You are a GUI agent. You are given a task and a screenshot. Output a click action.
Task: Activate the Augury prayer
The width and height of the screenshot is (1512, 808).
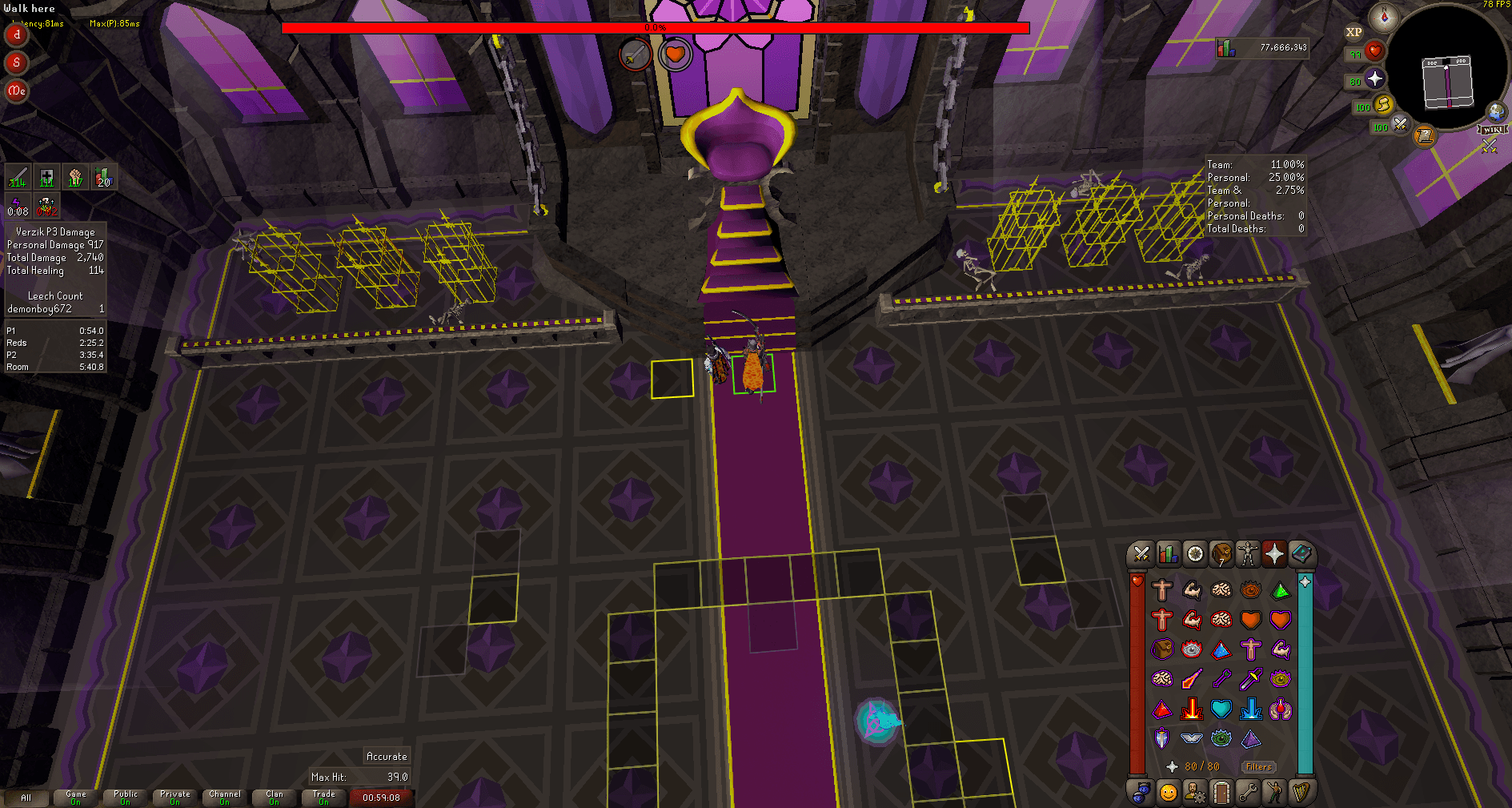tap(1252, 738)
